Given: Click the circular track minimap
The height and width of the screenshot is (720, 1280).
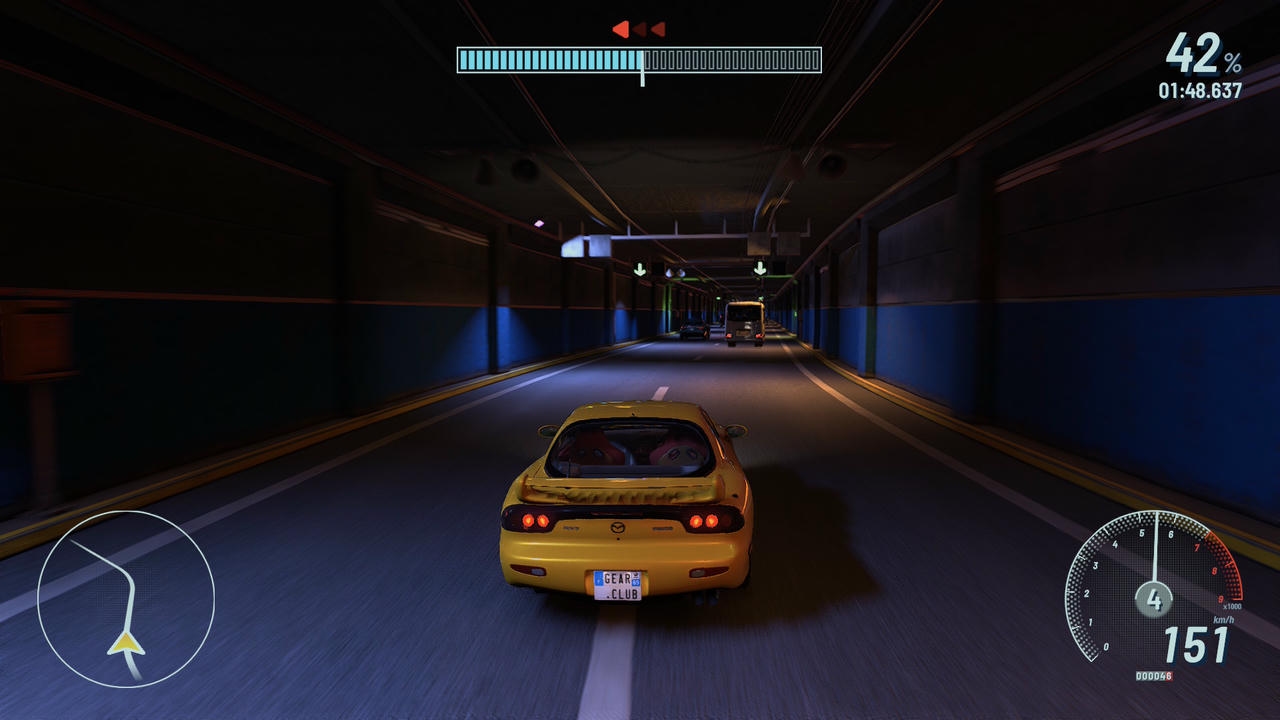Looking at the screenshot, I should click(126, 598).
